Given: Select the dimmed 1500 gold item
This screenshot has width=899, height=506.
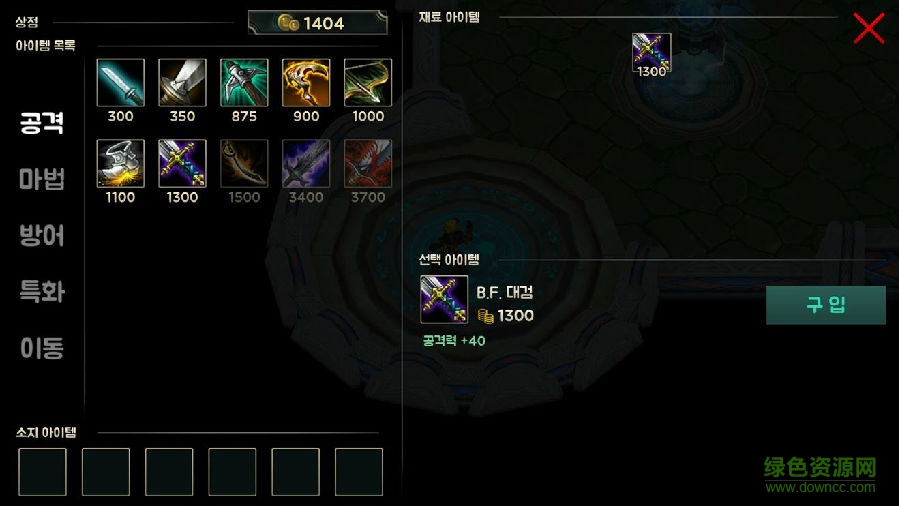Looking at the screenshot, I should coord(244,164).
